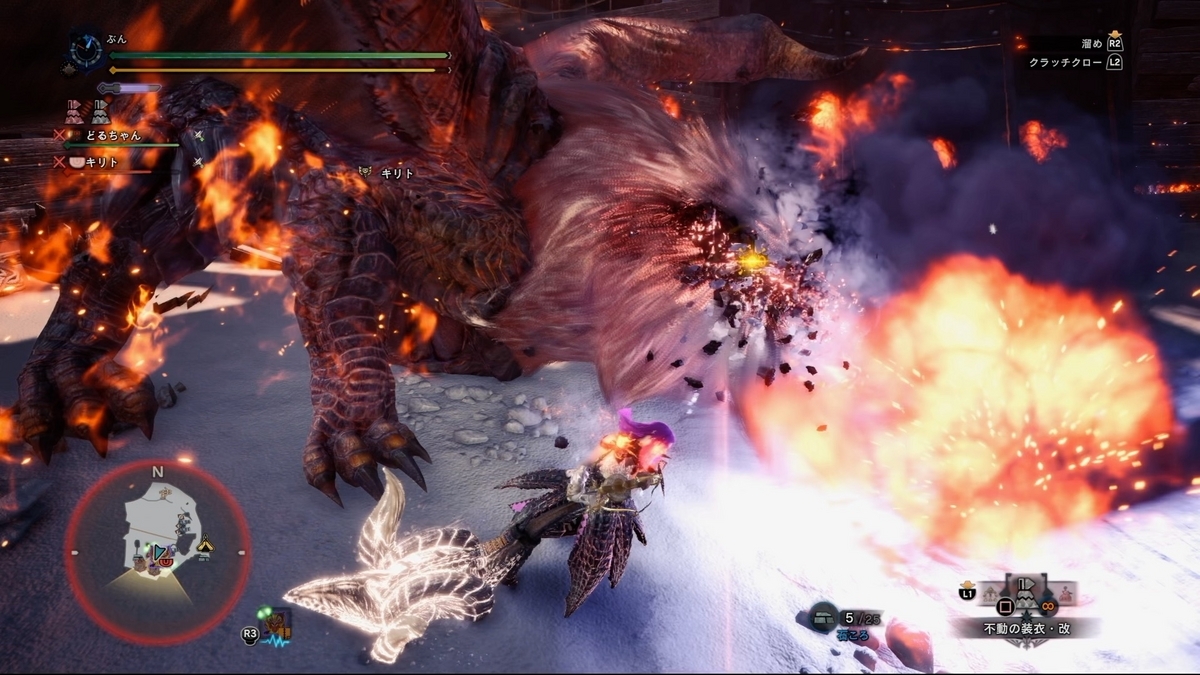Select party member どるちゃん in the list
The height and width of the screenshot is (675, 1200).
click(x=111, y=135)
